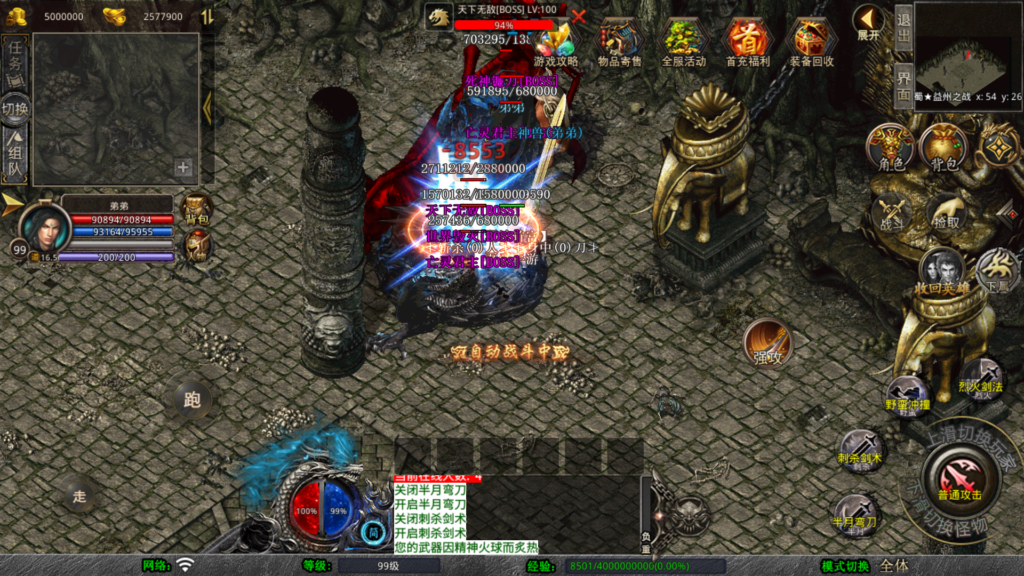Trigger the 普通攻击 normal attack button
The height and width of the screenshot is (576, 1024).
coord(959,473)
